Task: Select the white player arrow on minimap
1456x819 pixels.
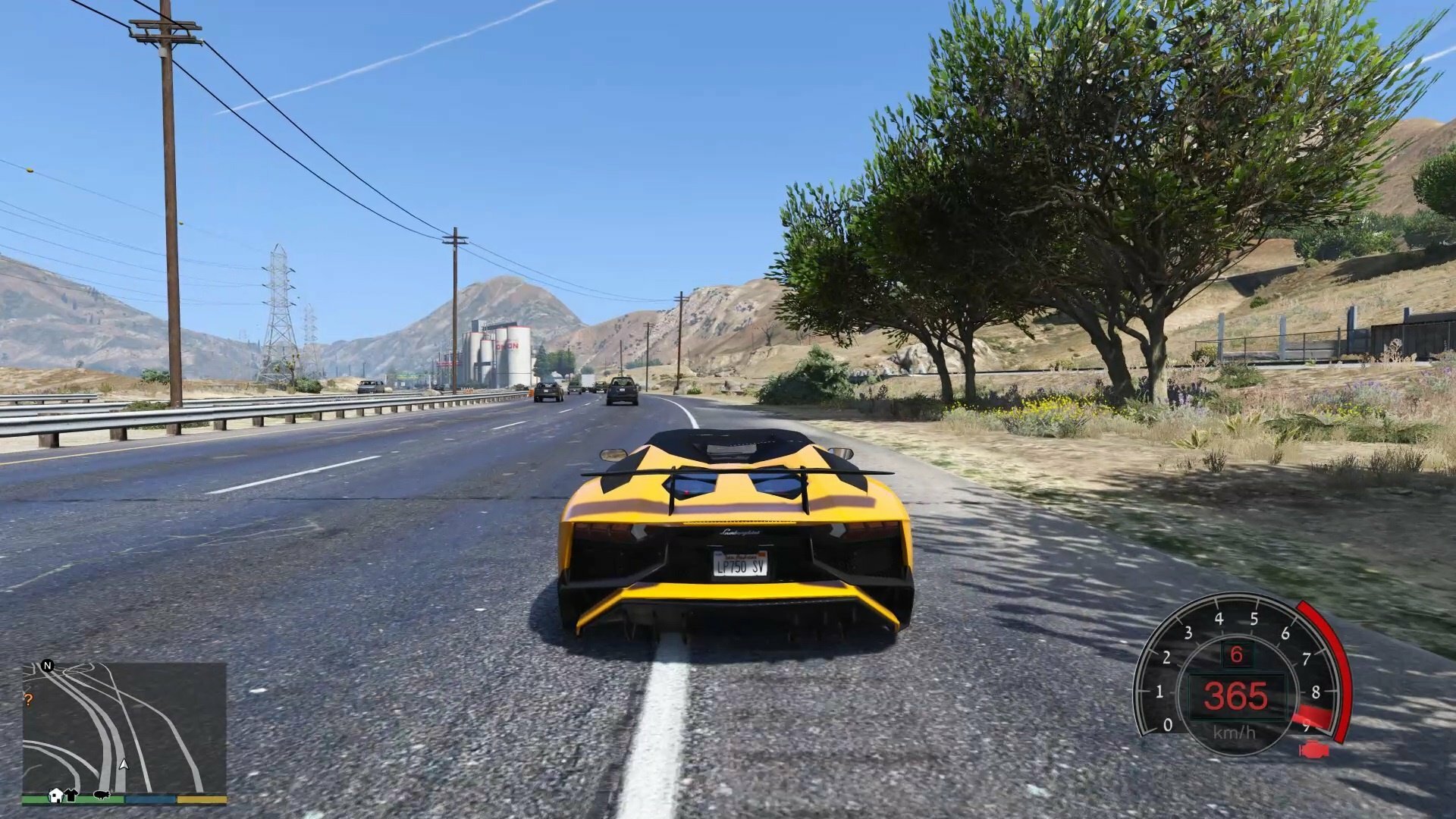Action: 124,764
